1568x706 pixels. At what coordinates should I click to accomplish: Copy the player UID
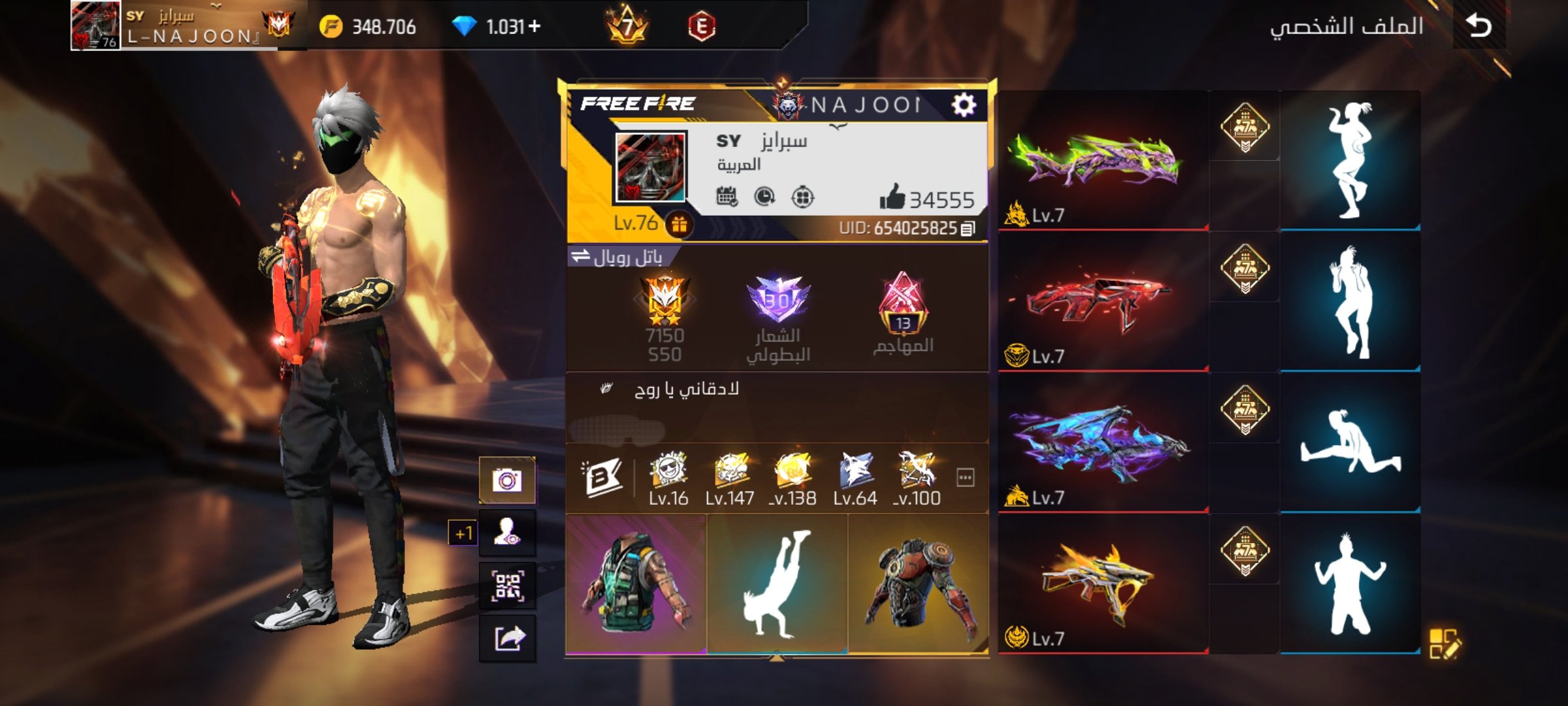pyautogui.click(x=968, y=228)
